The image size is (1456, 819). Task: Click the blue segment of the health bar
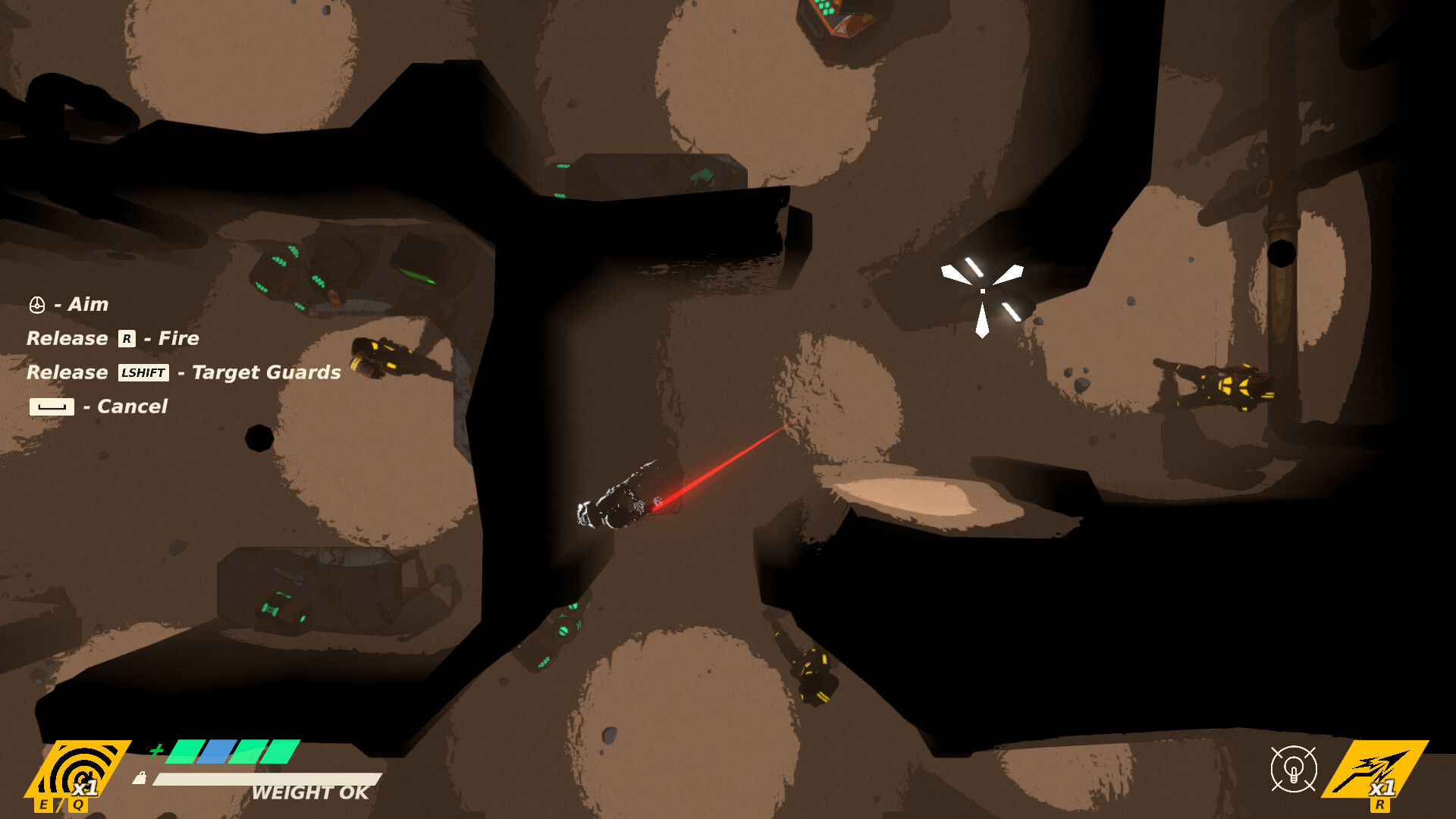coord(218,752)
